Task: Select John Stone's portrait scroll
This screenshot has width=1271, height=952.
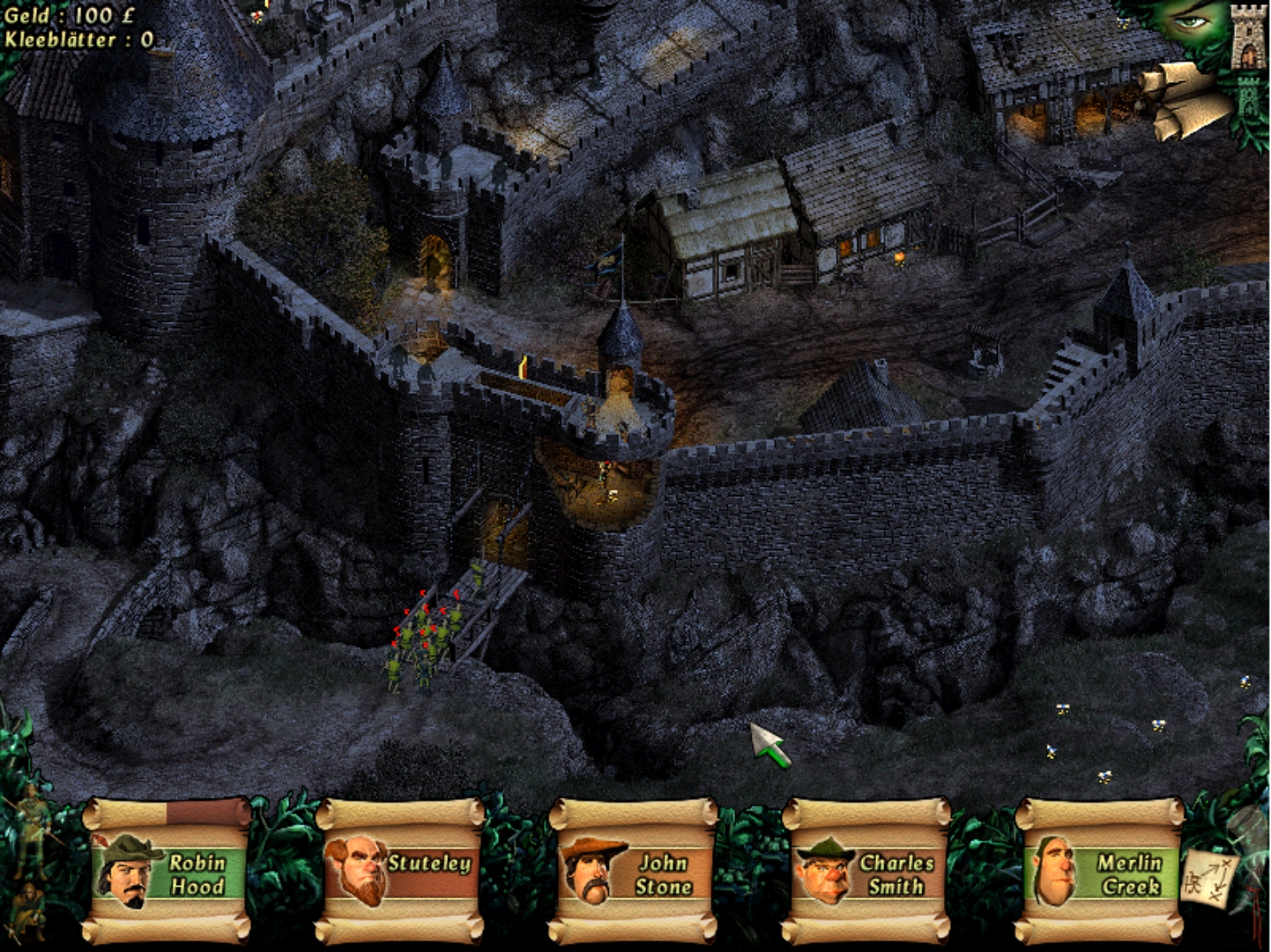Action: point(634,873)
